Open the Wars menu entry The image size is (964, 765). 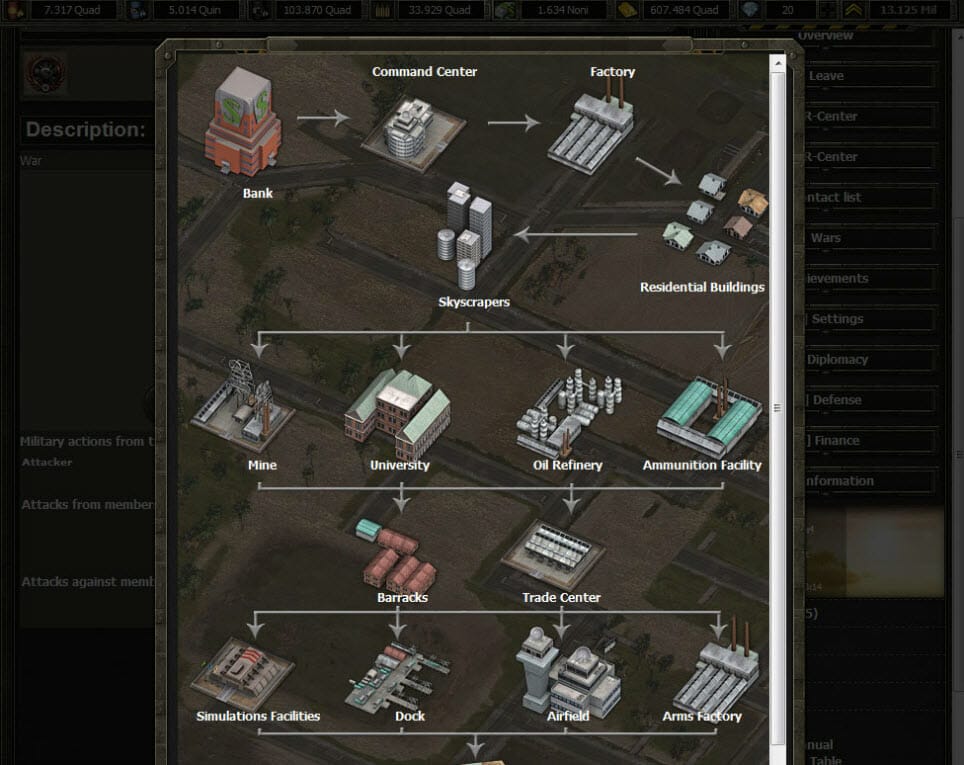tap(866, 238)
